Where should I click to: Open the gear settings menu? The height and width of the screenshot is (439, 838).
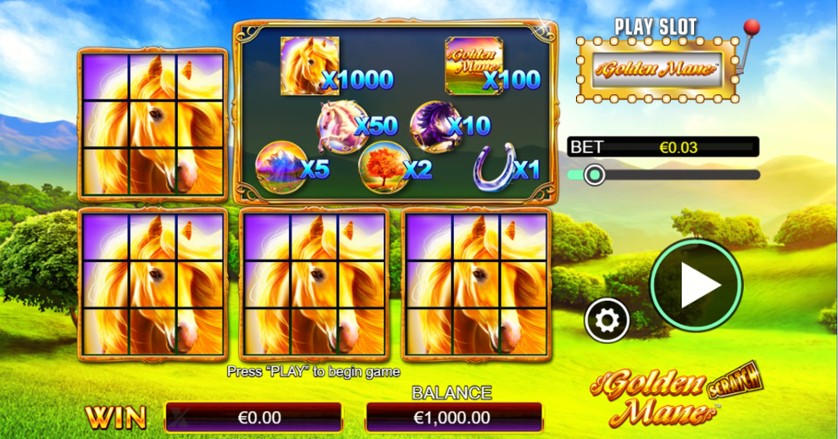607,320
